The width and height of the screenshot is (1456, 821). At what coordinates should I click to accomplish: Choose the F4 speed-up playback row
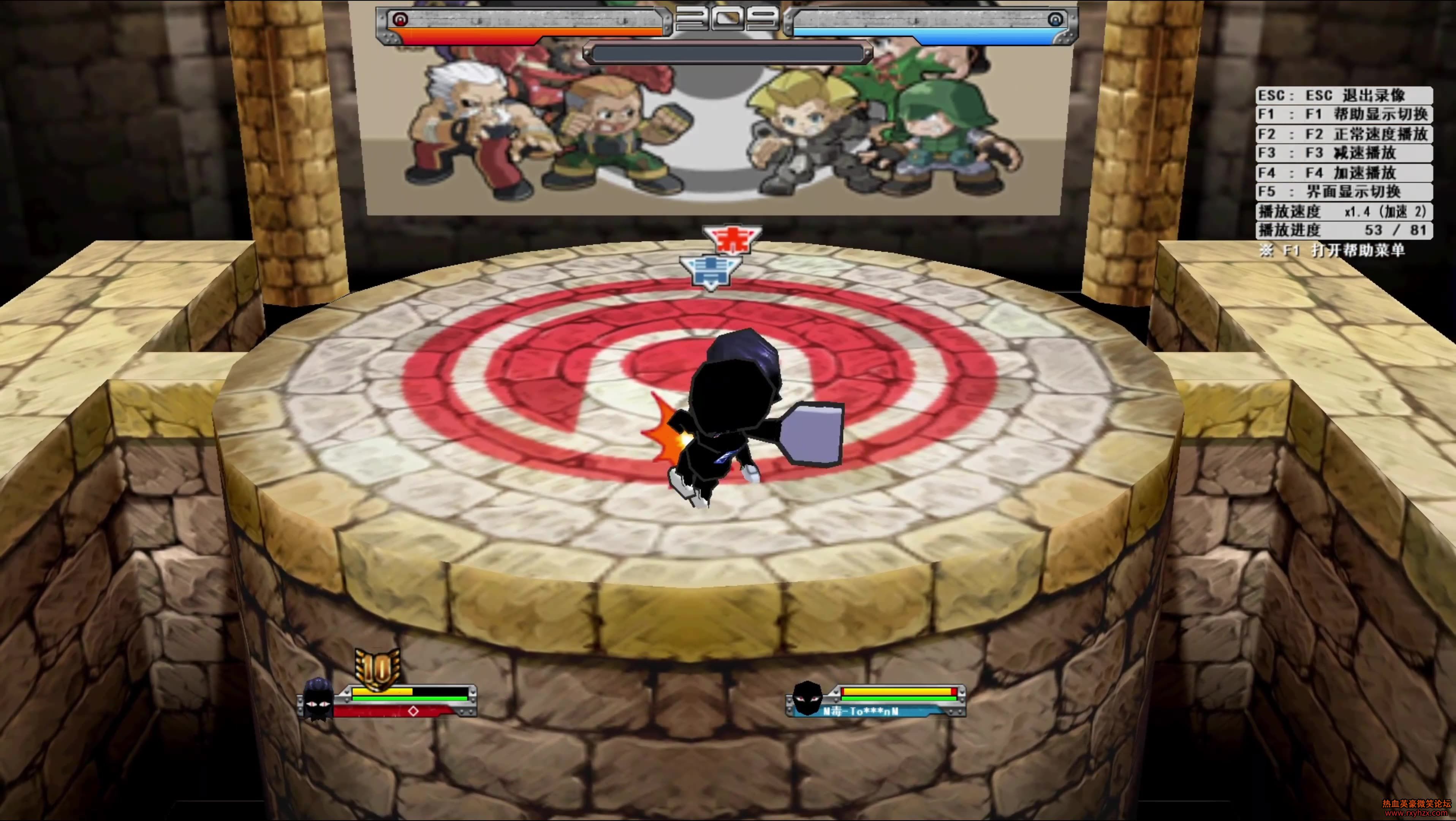pyautogui.click(x=1344, y=172)
